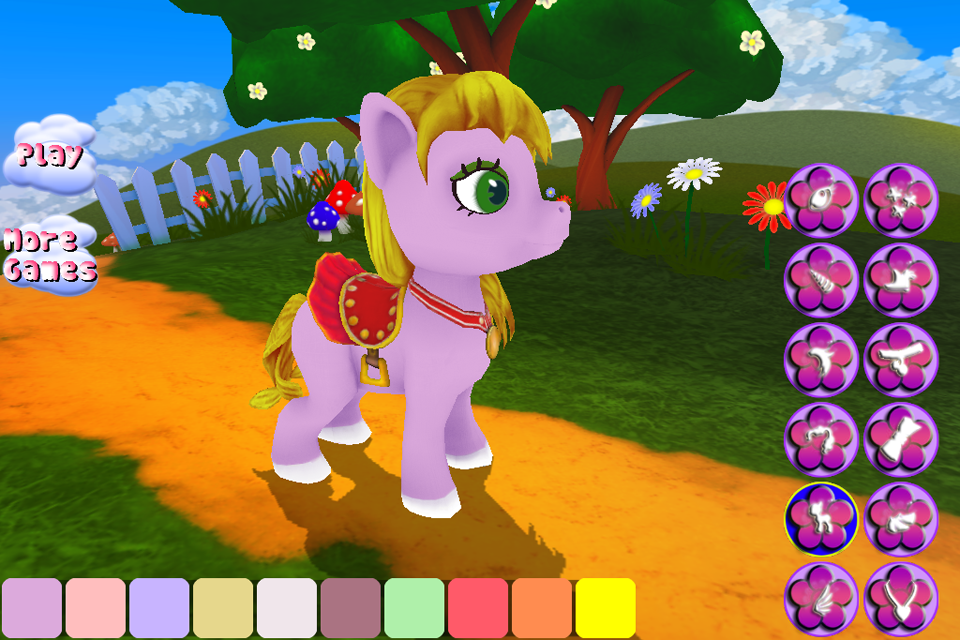Apply the mint green color swatch

click(x=415, y=608)
